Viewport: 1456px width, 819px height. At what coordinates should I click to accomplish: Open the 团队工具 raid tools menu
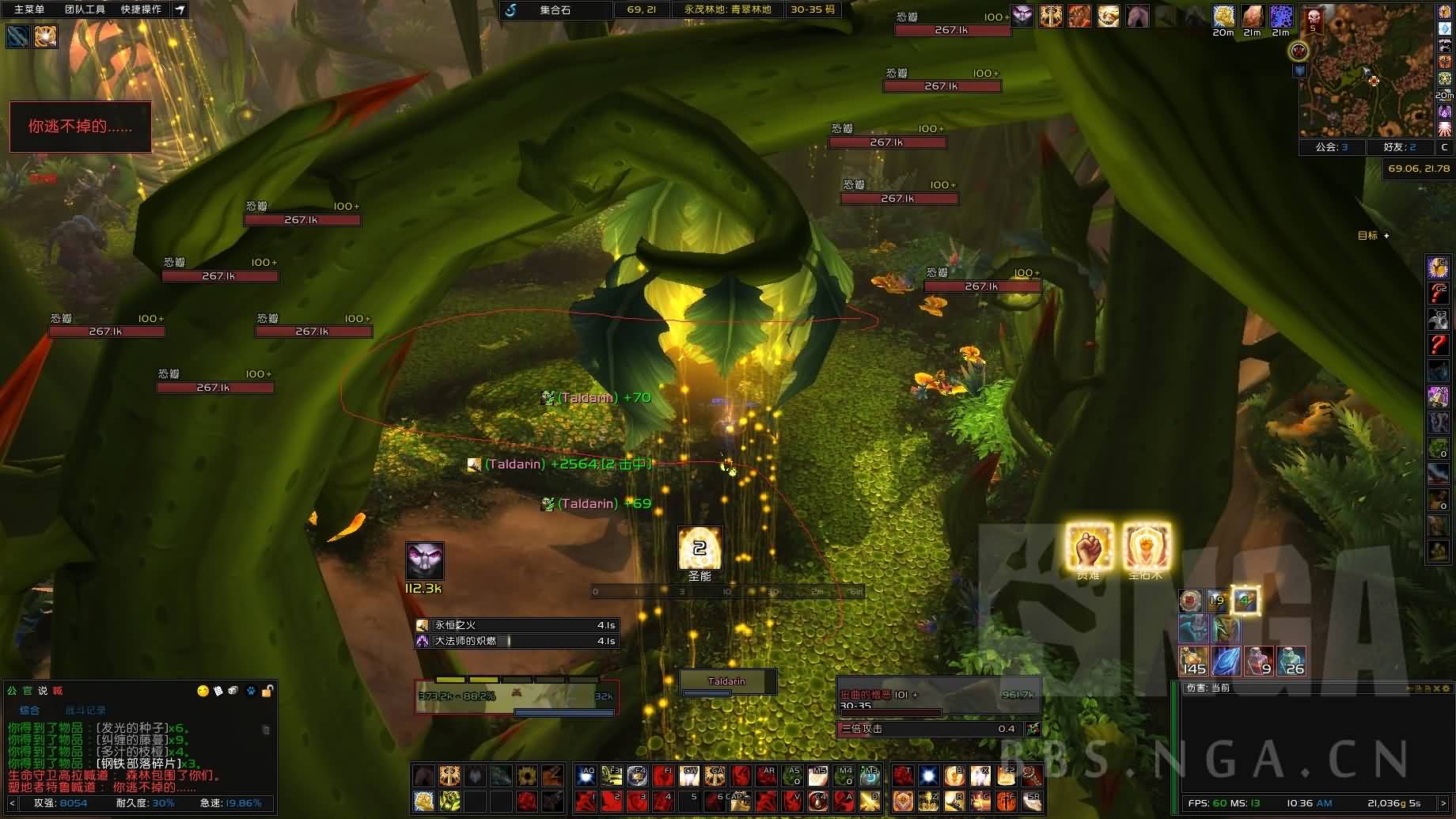pos(85,9)
